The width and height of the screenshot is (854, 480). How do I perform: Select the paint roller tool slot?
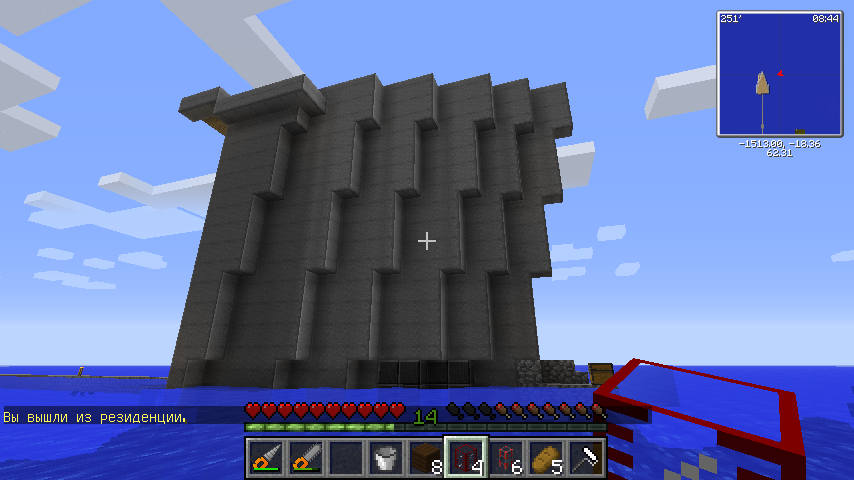585,459
